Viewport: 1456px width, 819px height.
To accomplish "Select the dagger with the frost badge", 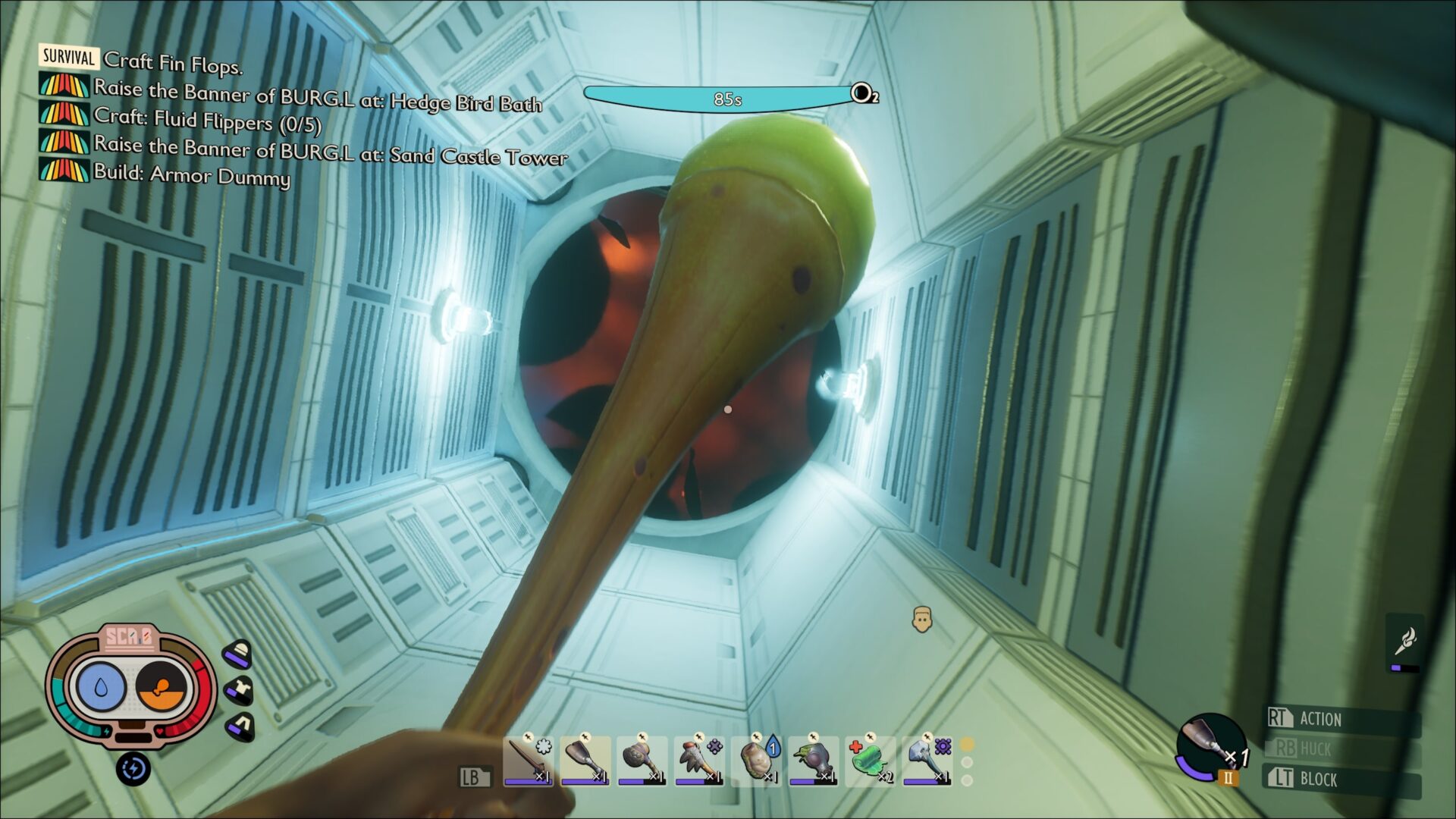I will [528, 759].
